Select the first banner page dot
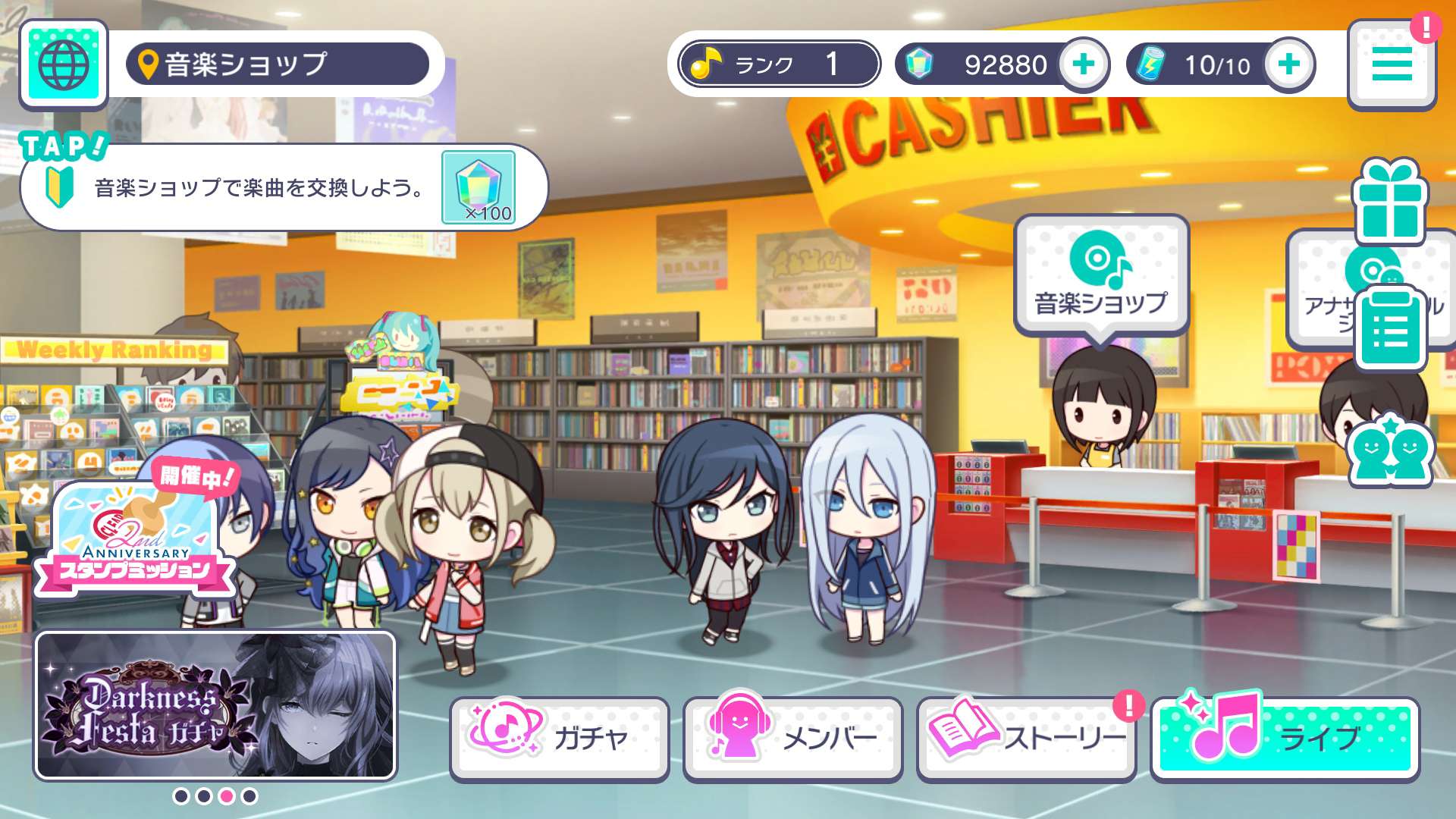Viewport: 1456px width, 819px height. click(181, 796)
